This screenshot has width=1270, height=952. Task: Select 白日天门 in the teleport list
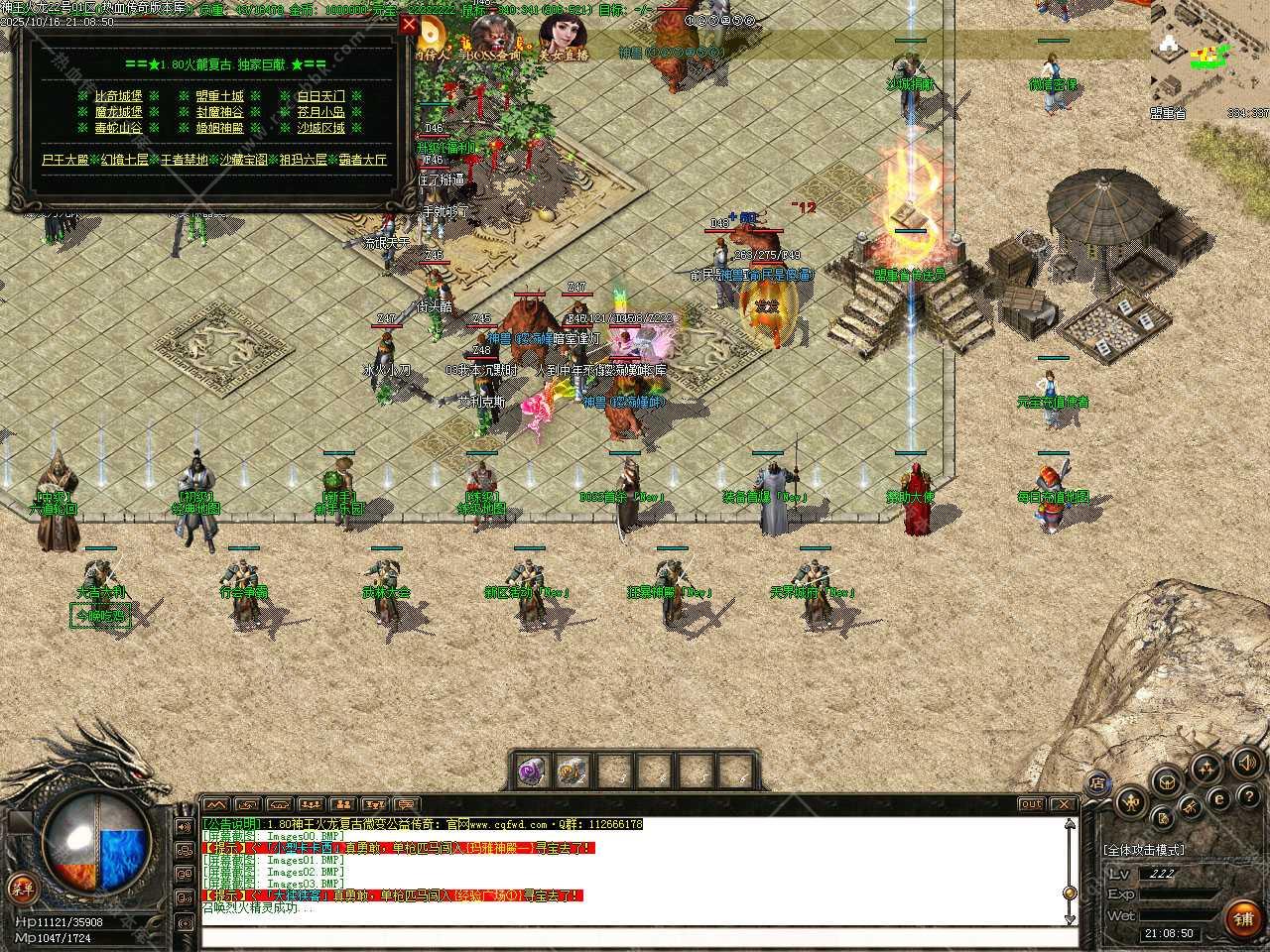click(321, 96)
